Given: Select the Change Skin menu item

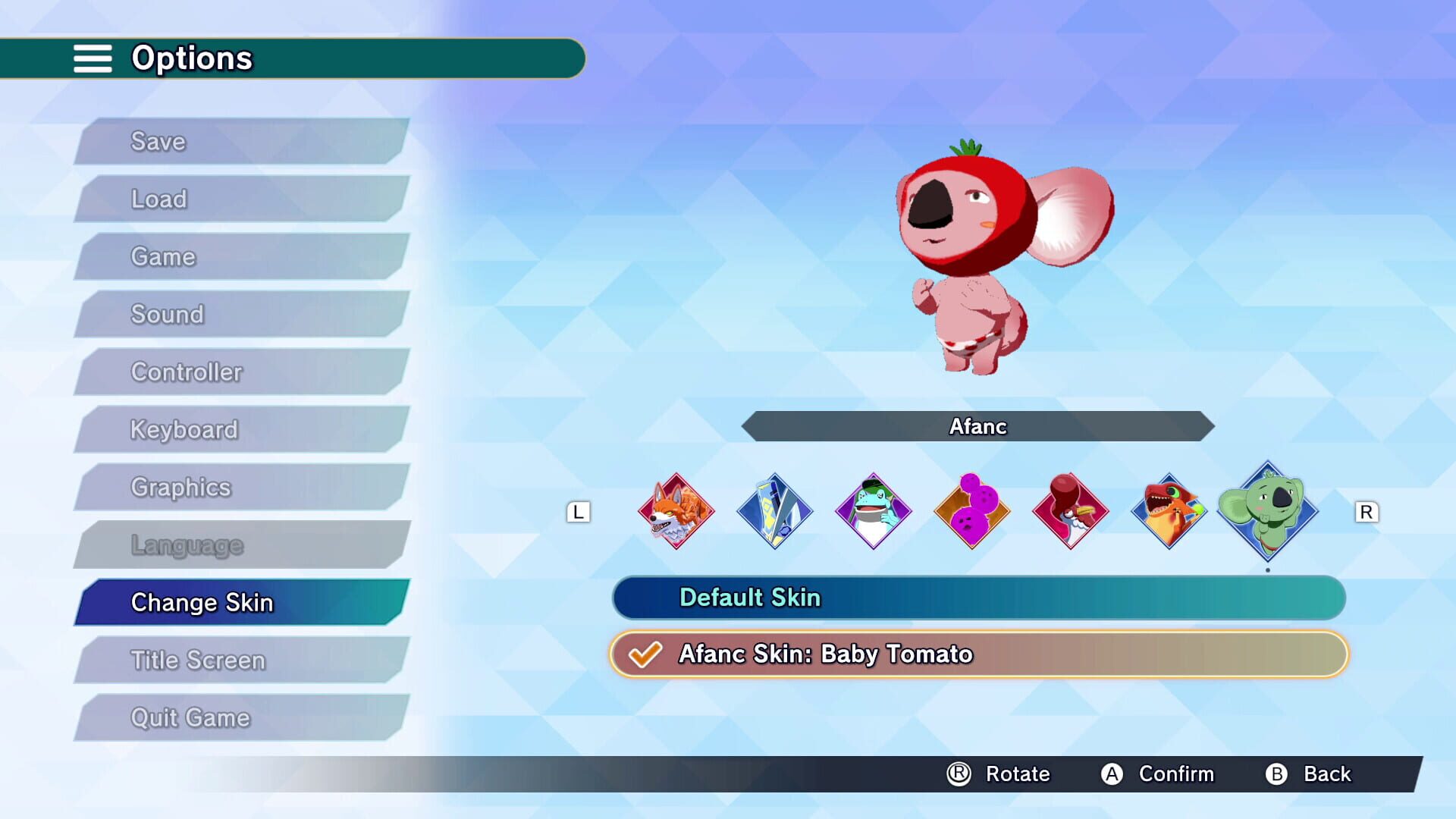Looking at the screenshot, I should pyautogui.click(x=202, y=603).
